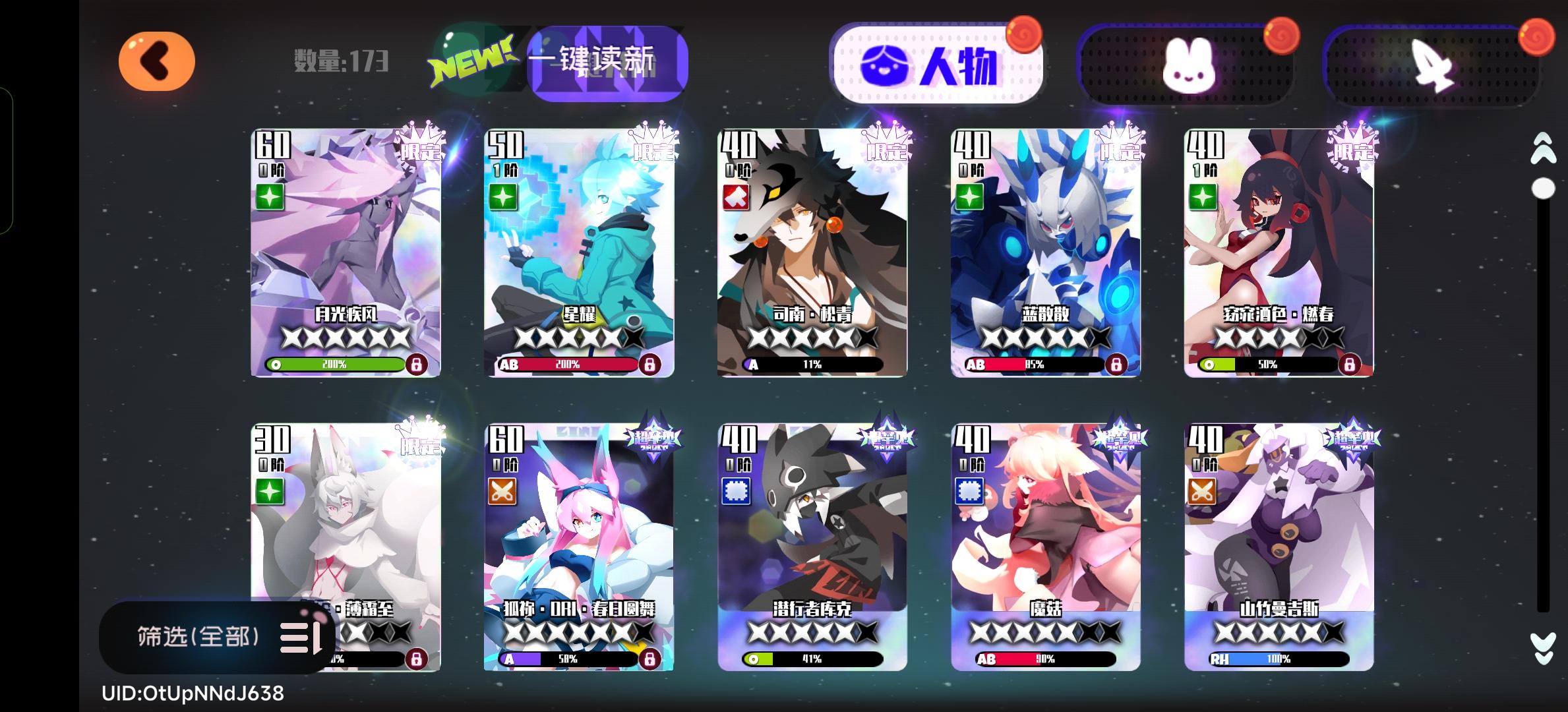Click the orange back arrow button
Image resolution: width=1568 pixels, height=712 pixels.
156,61
